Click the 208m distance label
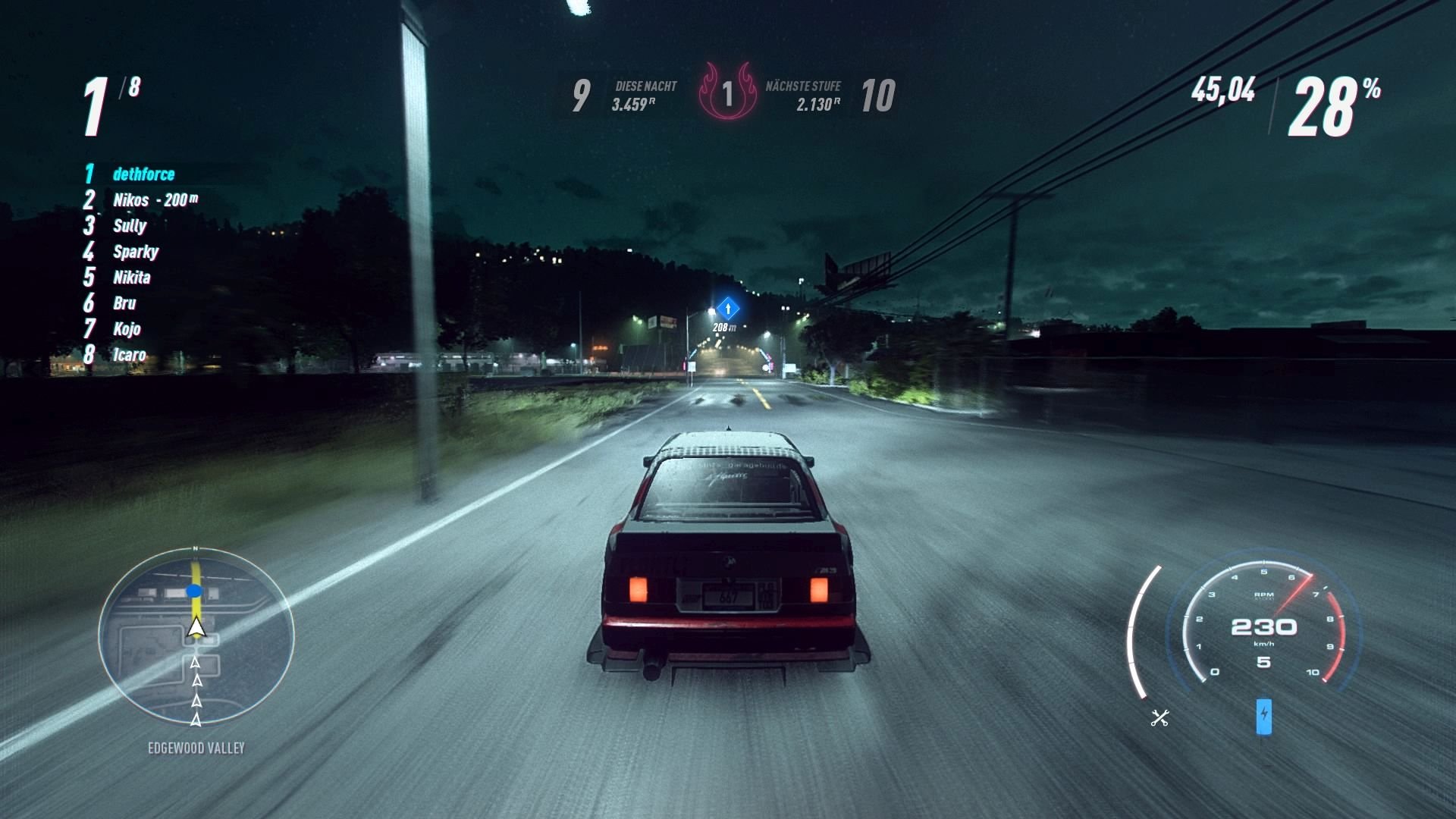1456x819 pixels. pyautogui.click(x=723, y=326)
